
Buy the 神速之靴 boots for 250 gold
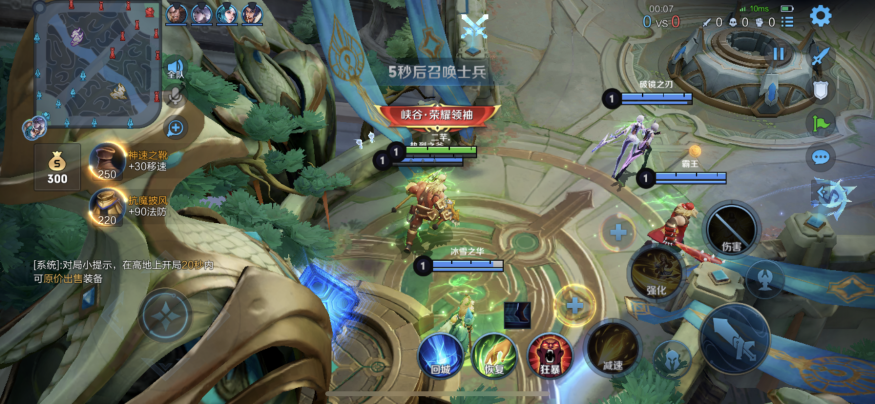(108, 162)
